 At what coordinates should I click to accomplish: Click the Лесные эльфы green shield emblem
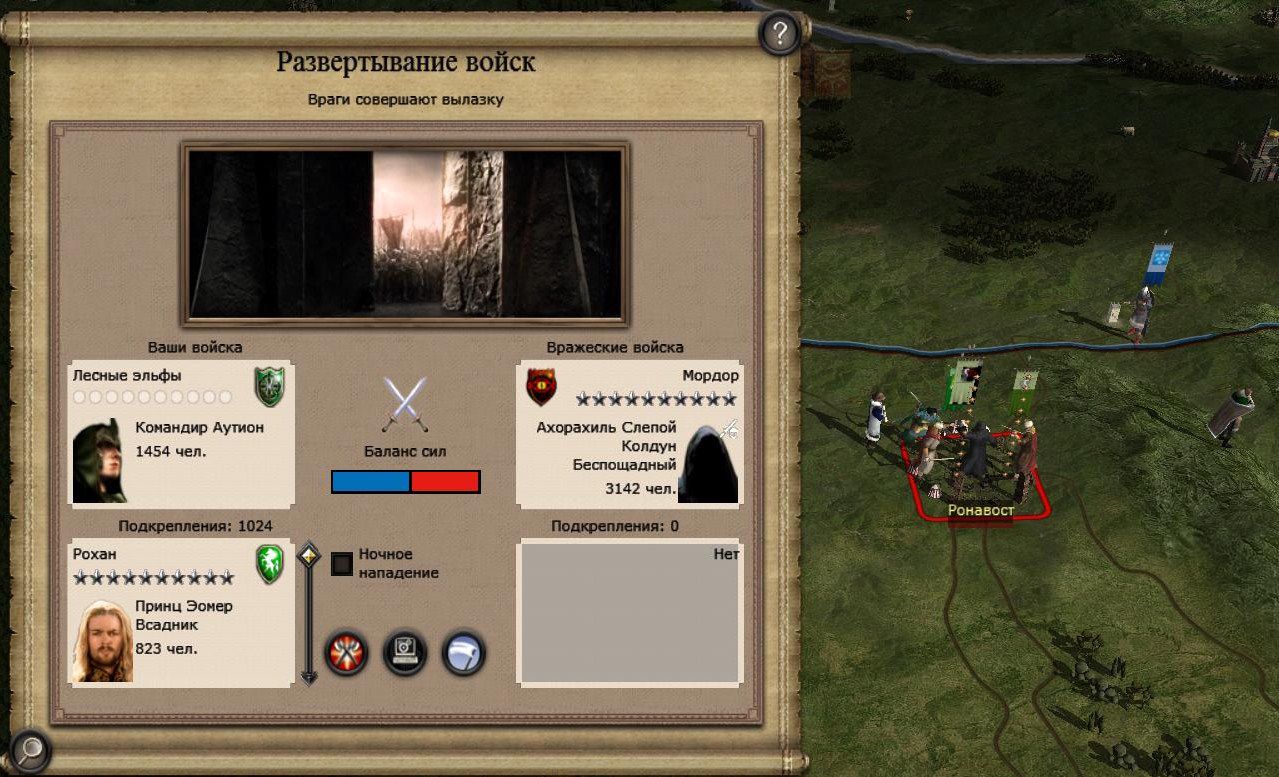(269, 387)
